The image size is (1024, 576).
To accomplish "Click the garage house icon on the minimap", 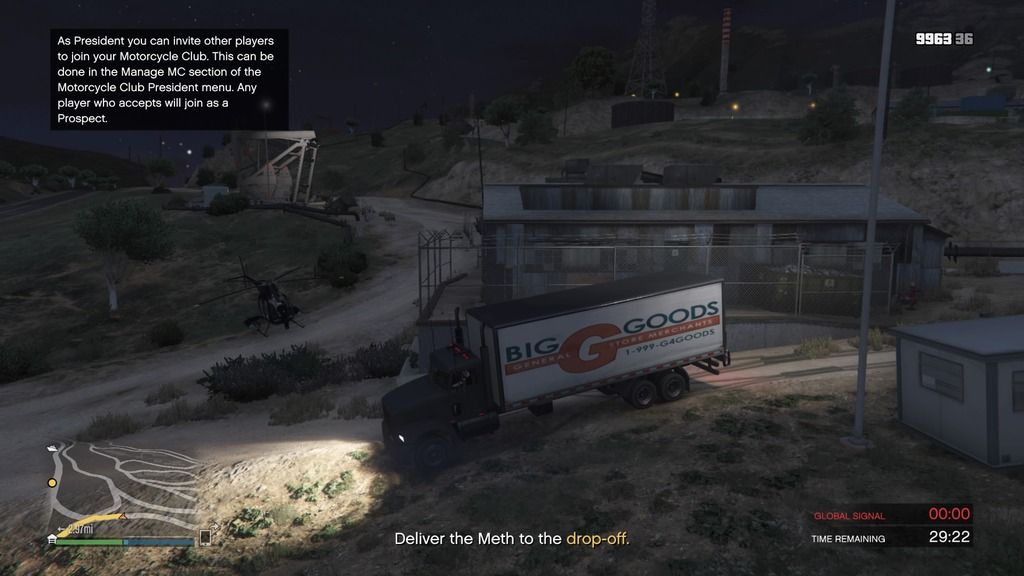I will [x=51, y=538].
